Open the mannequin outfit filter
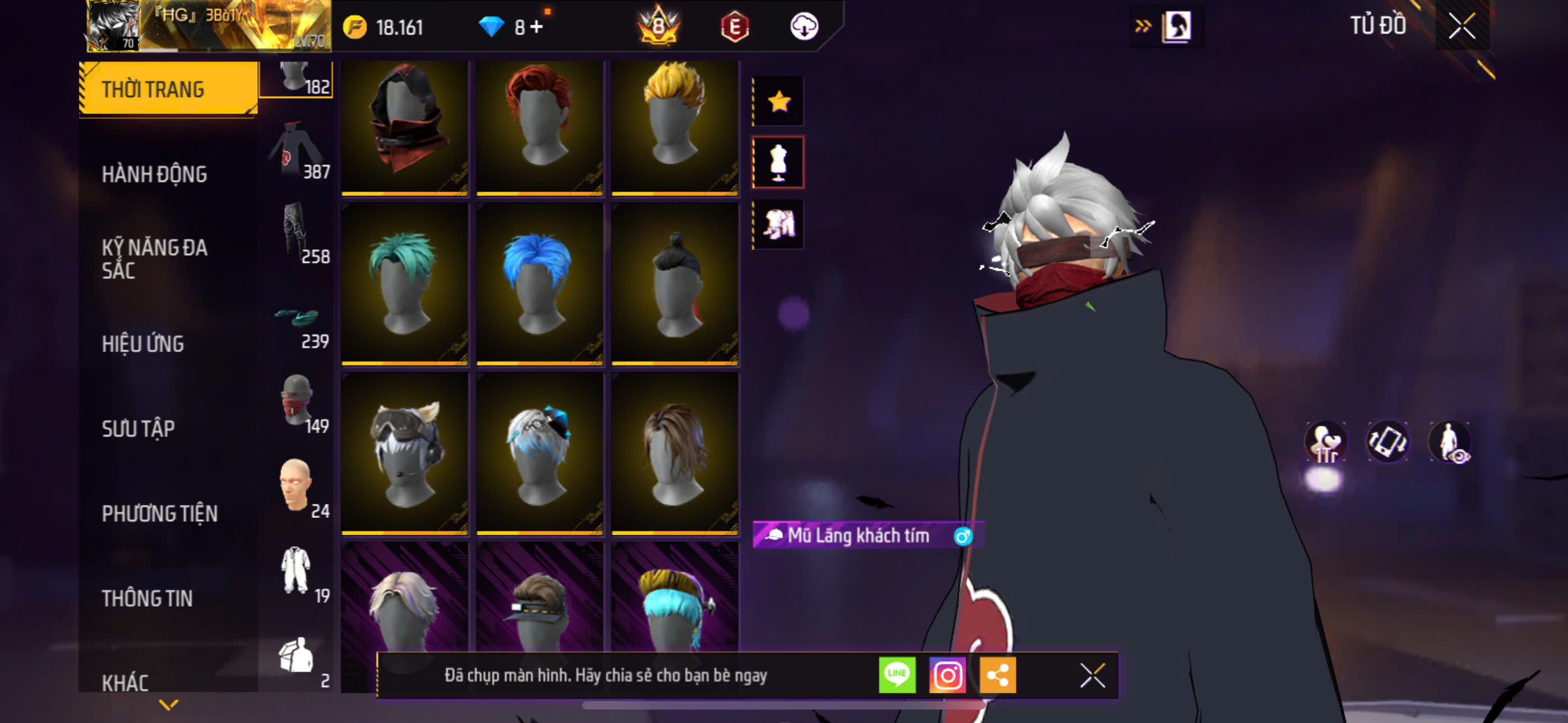Screen dimensions: 1568x723 point(778,163)
